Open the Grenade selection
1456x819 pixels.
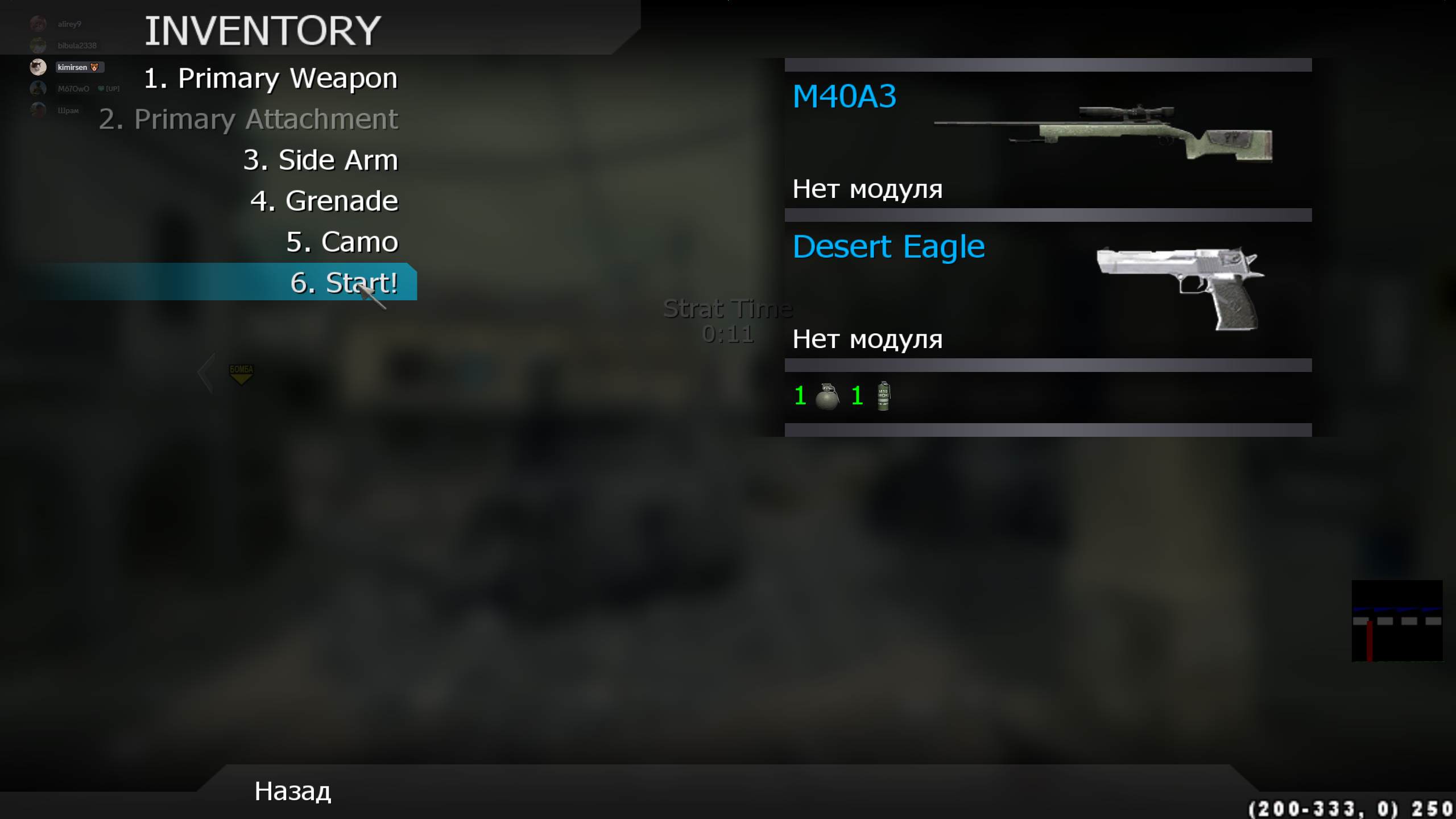pyautogui.click(x=324, y=201)
